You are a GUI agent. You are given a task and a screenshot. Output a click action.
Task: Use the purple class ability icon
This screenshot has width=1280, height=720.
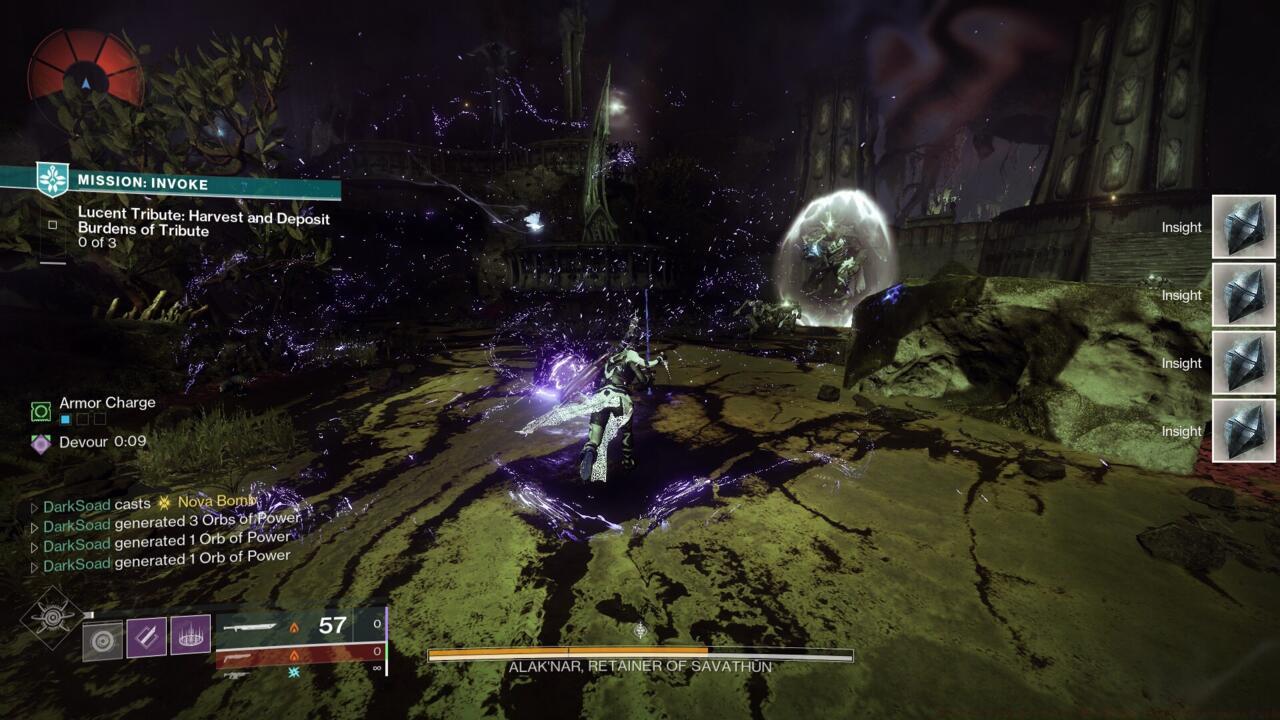(190, 635)
